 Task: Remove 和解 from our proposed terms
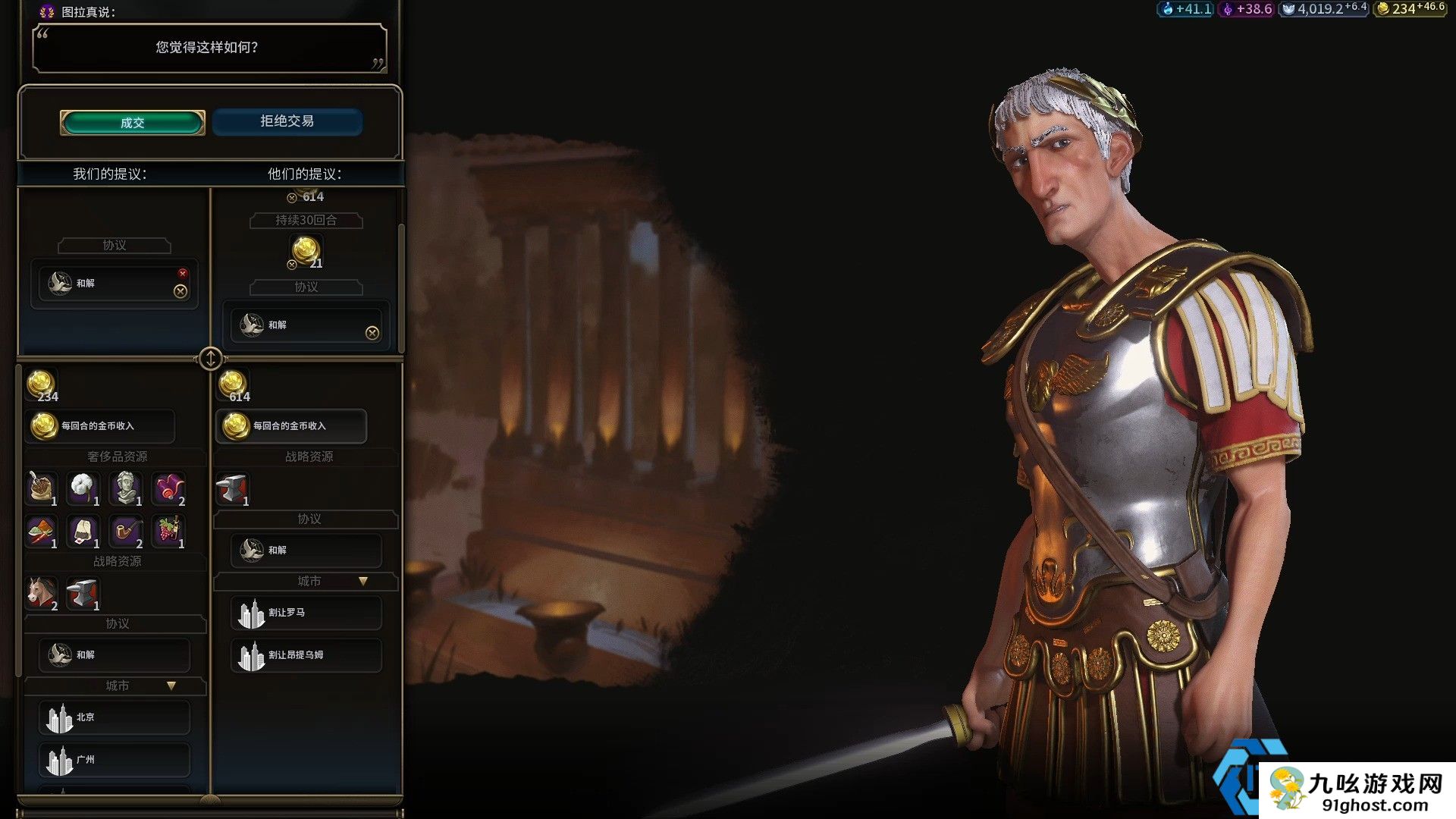180,291
